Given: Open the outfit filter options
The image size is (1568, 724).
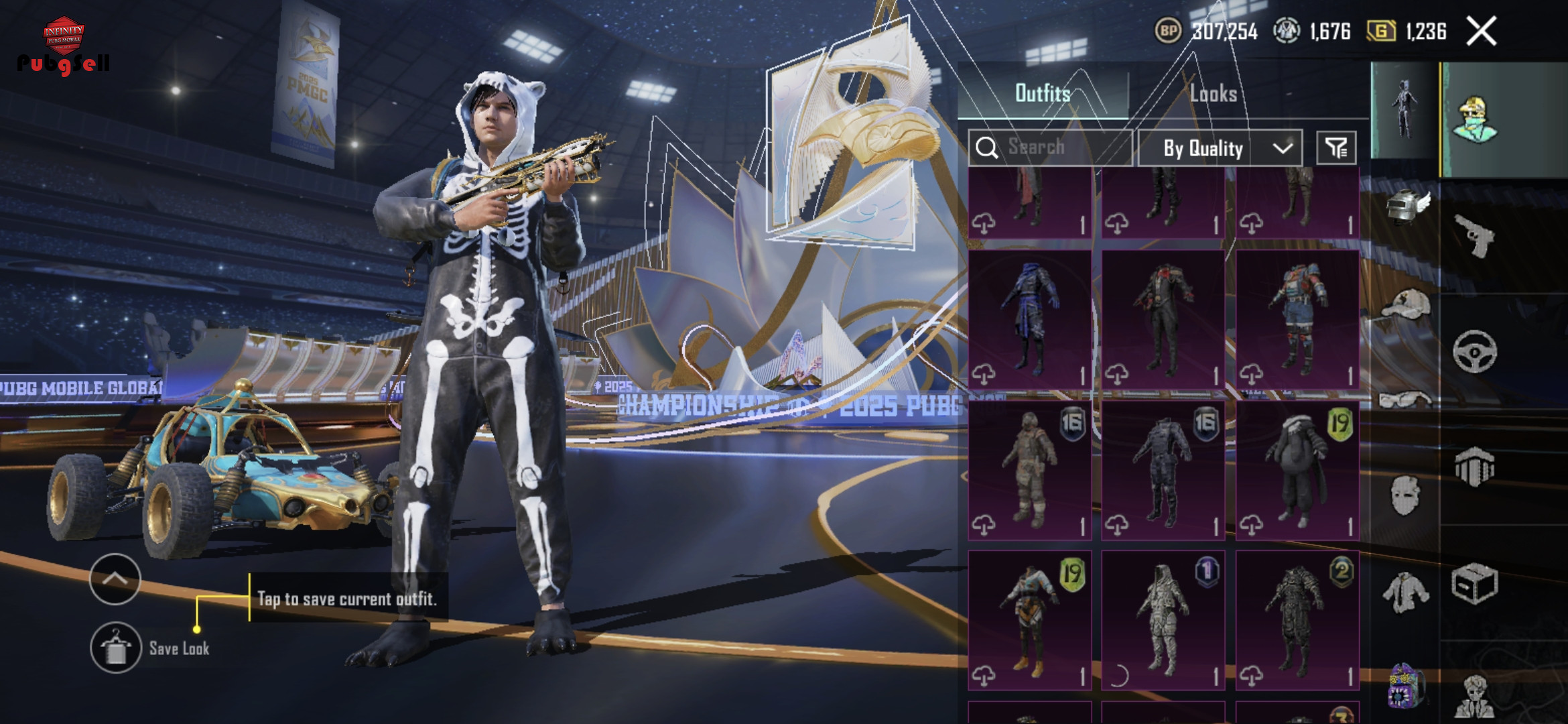Looking at the screenshot, I should [x=1336, y=148].
